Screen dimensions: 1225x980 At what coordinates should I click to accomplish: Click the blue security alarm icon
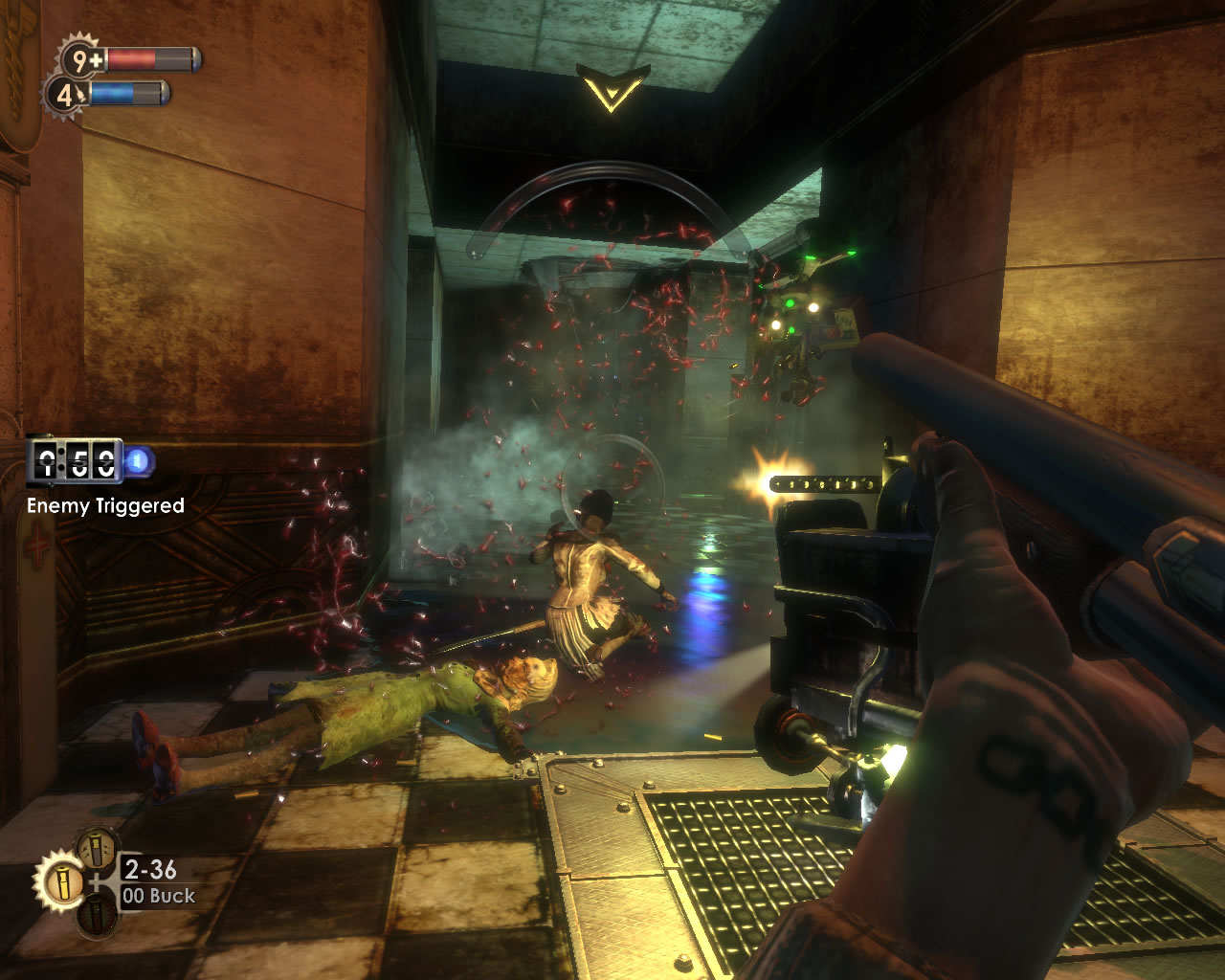(140, 463)
